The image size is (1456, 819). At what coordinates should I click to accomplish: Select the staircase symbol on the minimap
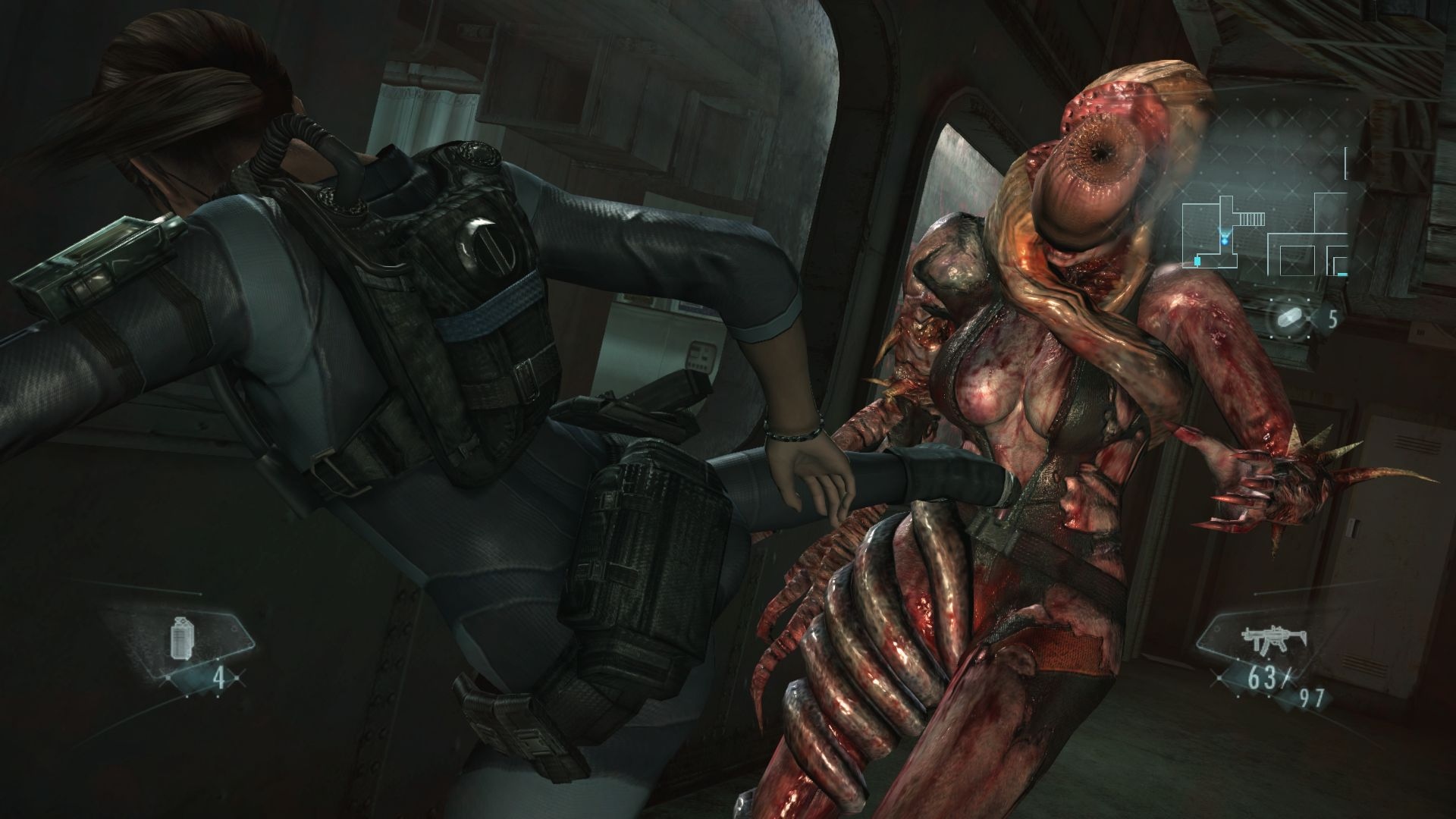click(x=1252, y=218)
